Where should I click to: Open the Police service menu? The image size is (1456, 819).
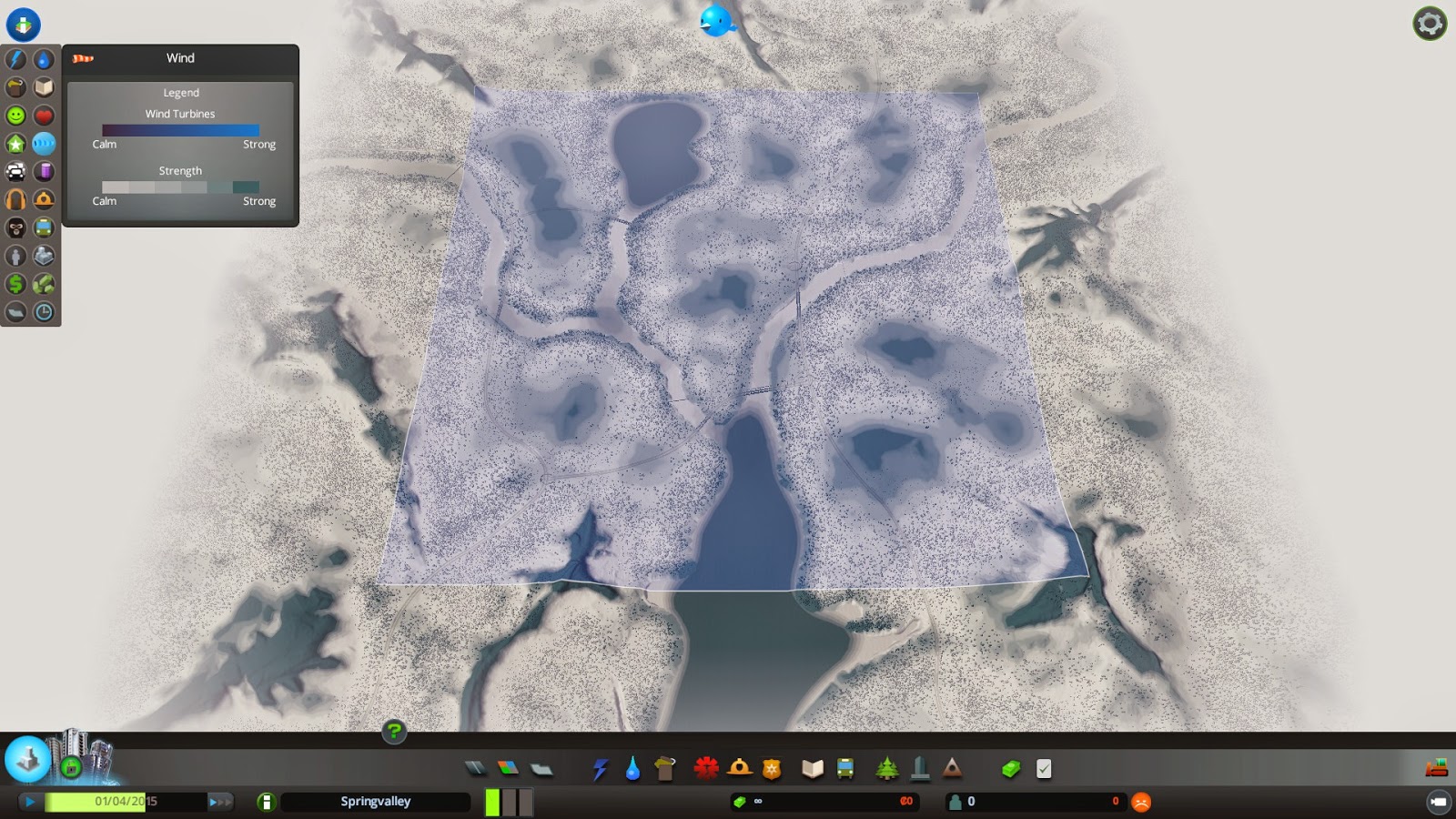[x=772, y=769]
